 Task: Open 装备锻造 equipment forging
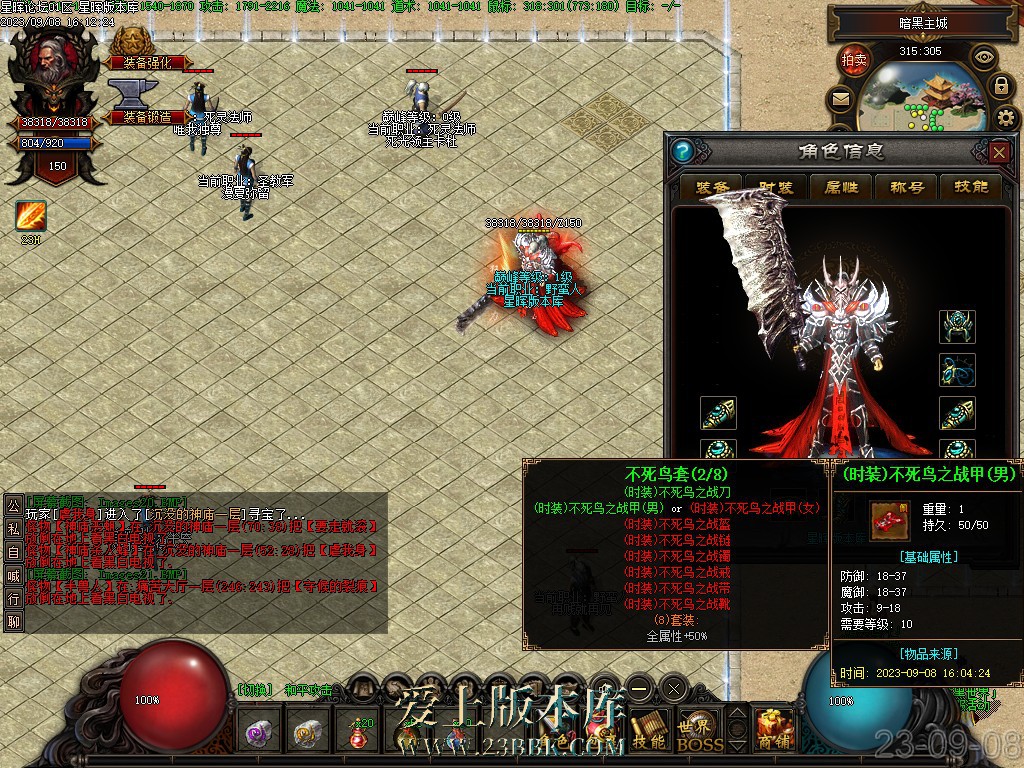[146, 116]
